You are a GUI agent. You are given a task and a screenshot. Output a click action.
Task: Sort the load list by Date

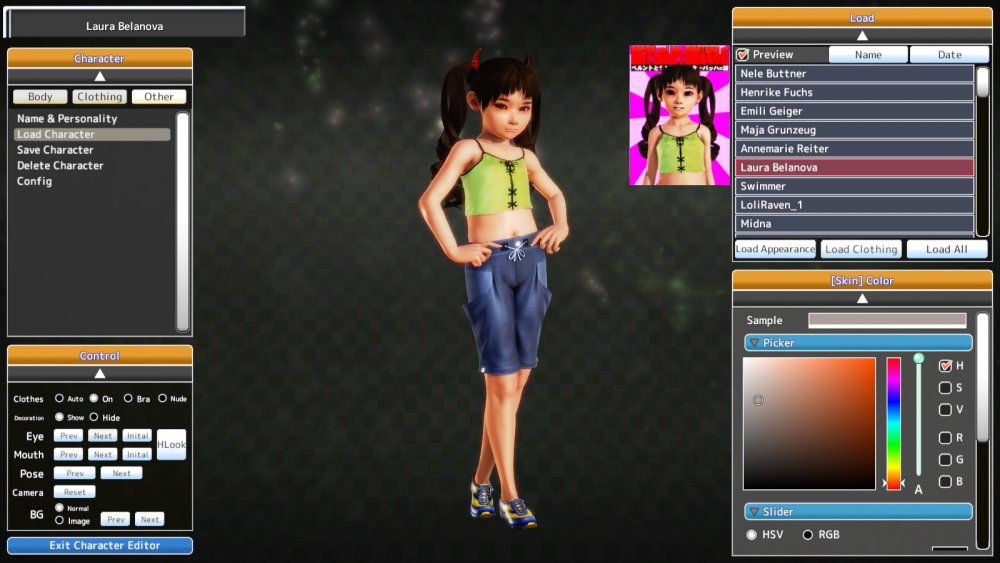point(949,55)
